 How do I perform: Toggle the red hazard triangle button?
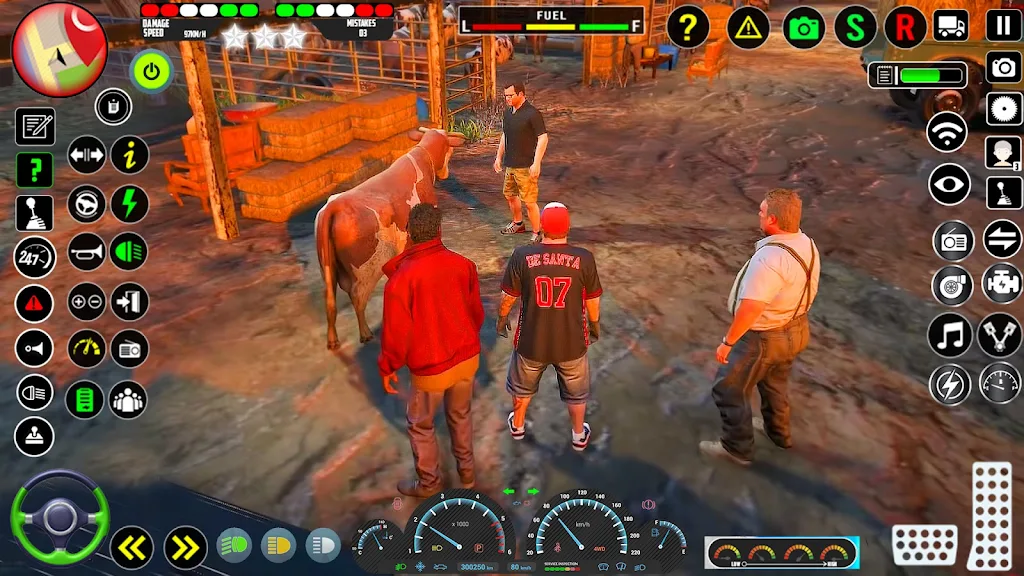tap(34, 302)
